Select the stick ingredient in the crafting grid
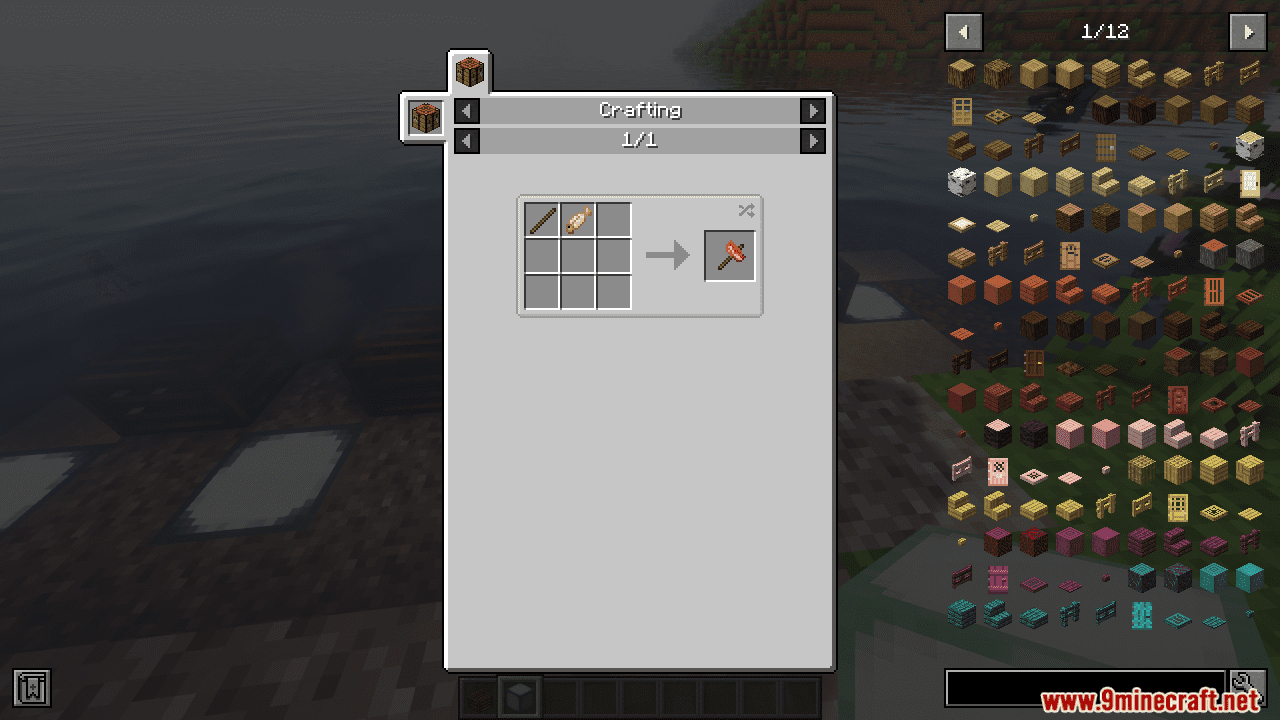1280x720 pixels. 542,220
